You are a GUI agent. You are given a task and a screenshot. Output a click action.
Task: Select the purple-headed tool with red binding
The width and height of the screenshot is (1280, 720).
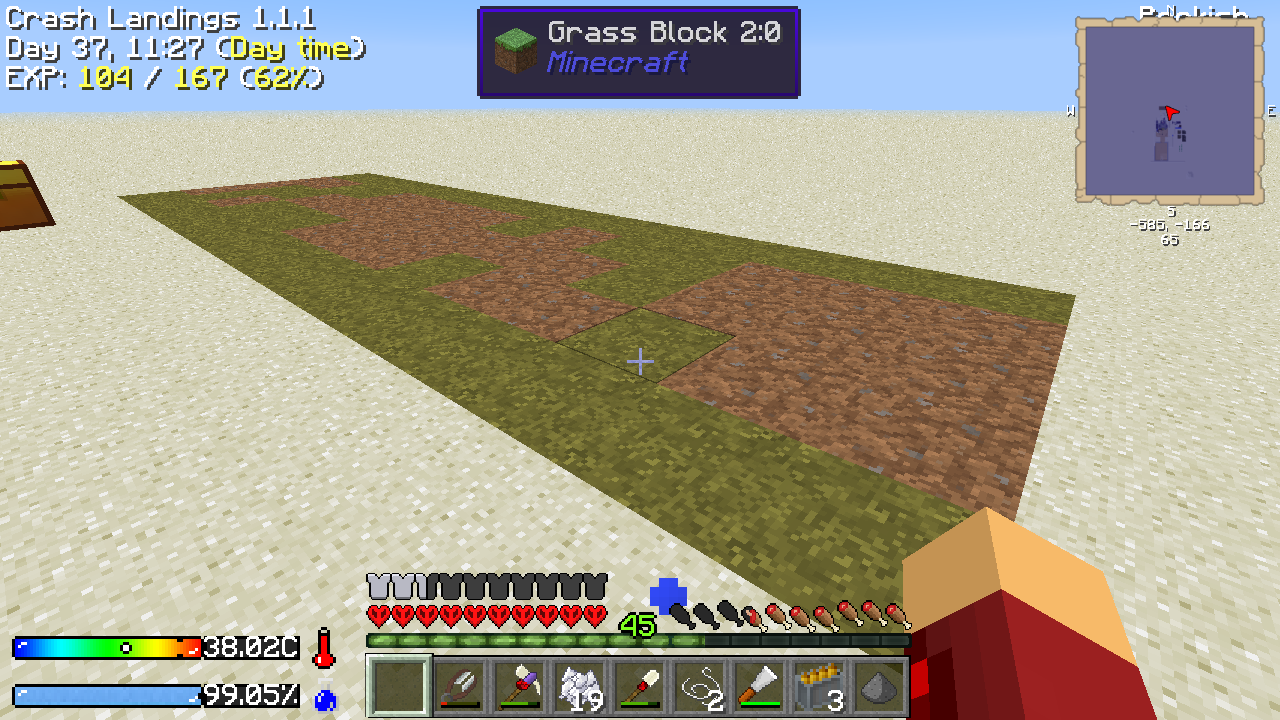point(520,687)
